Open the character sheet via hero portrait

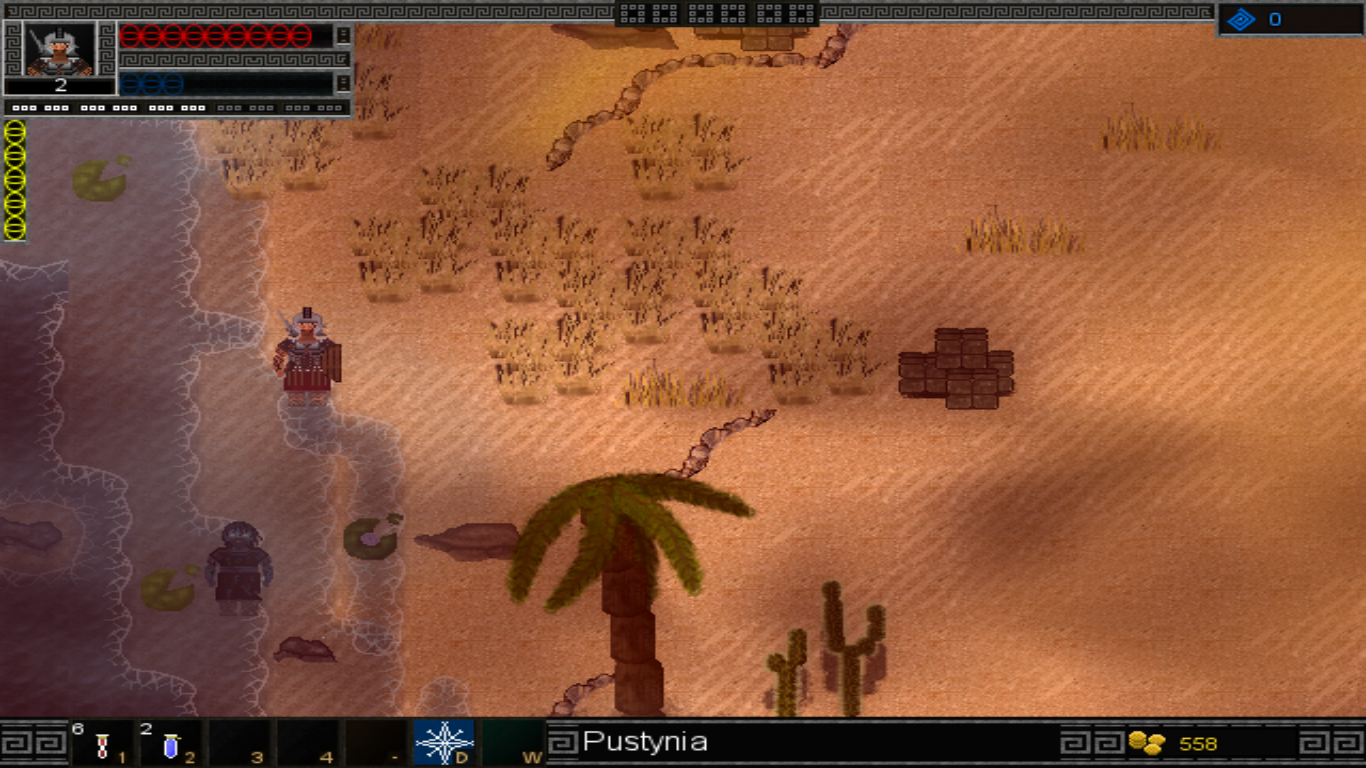coord(60,48)
